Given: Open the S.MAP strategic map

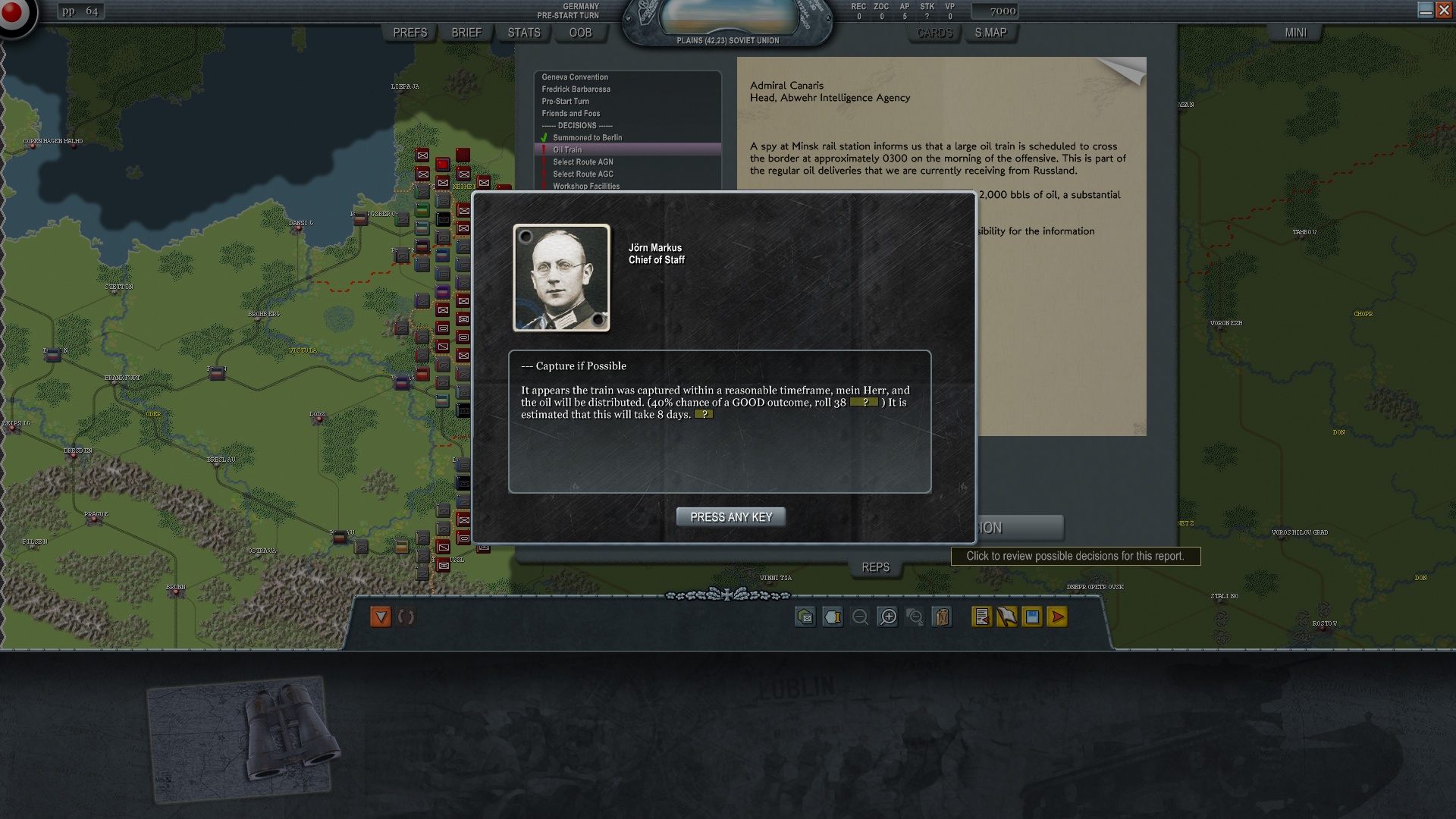Looking at the screenshot, I should click(x=990, y=33).
